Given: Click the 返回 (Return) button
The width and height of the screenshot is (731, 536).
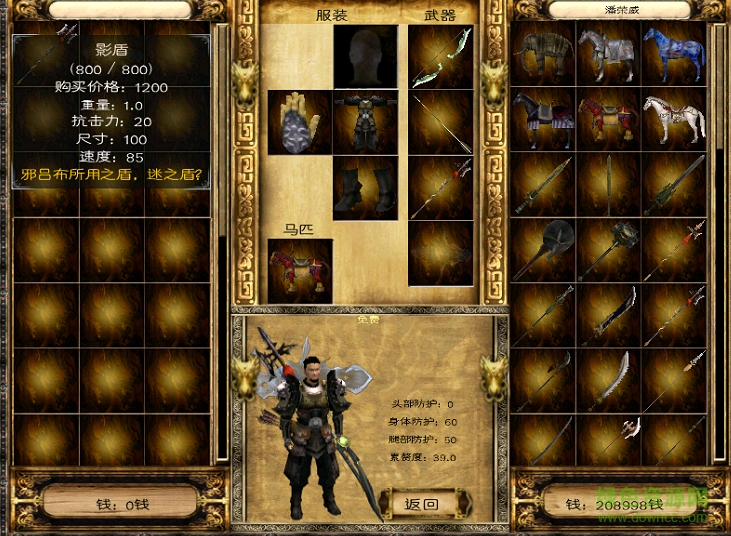Looking at the screenshot, I should tap(419, 503).
